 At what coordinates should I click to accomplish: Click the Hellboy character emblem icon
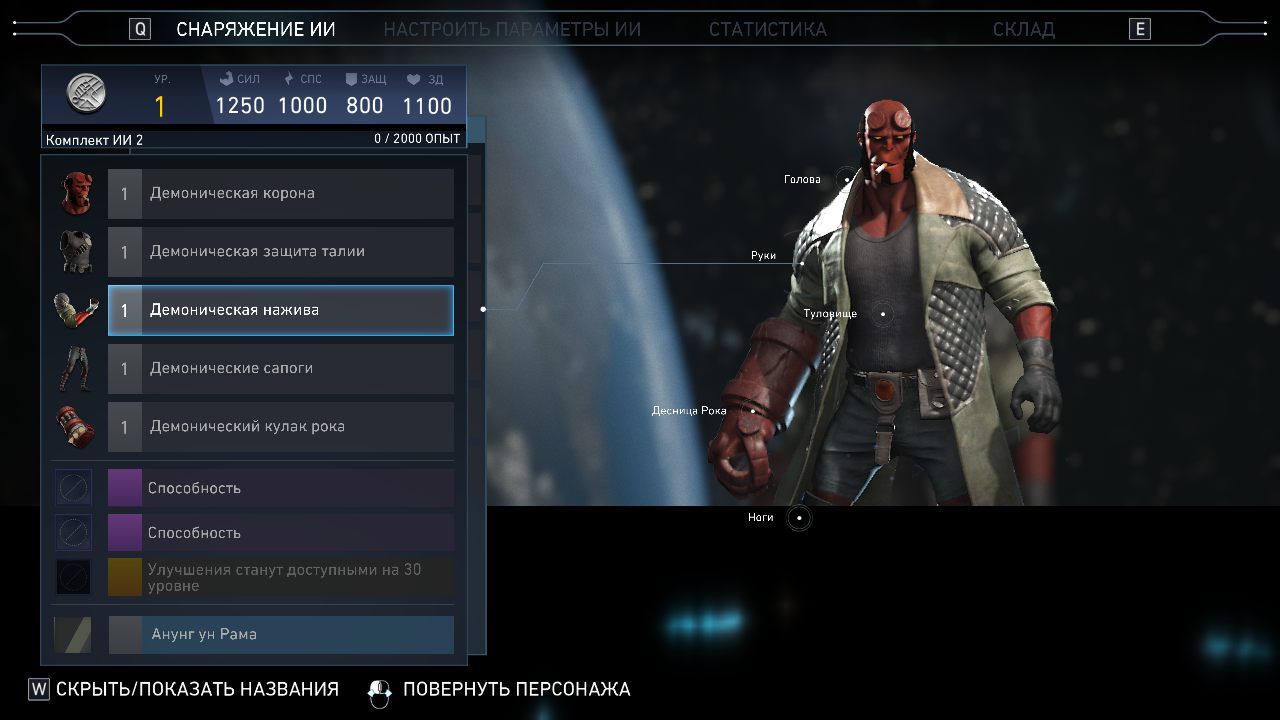(87, 94)
